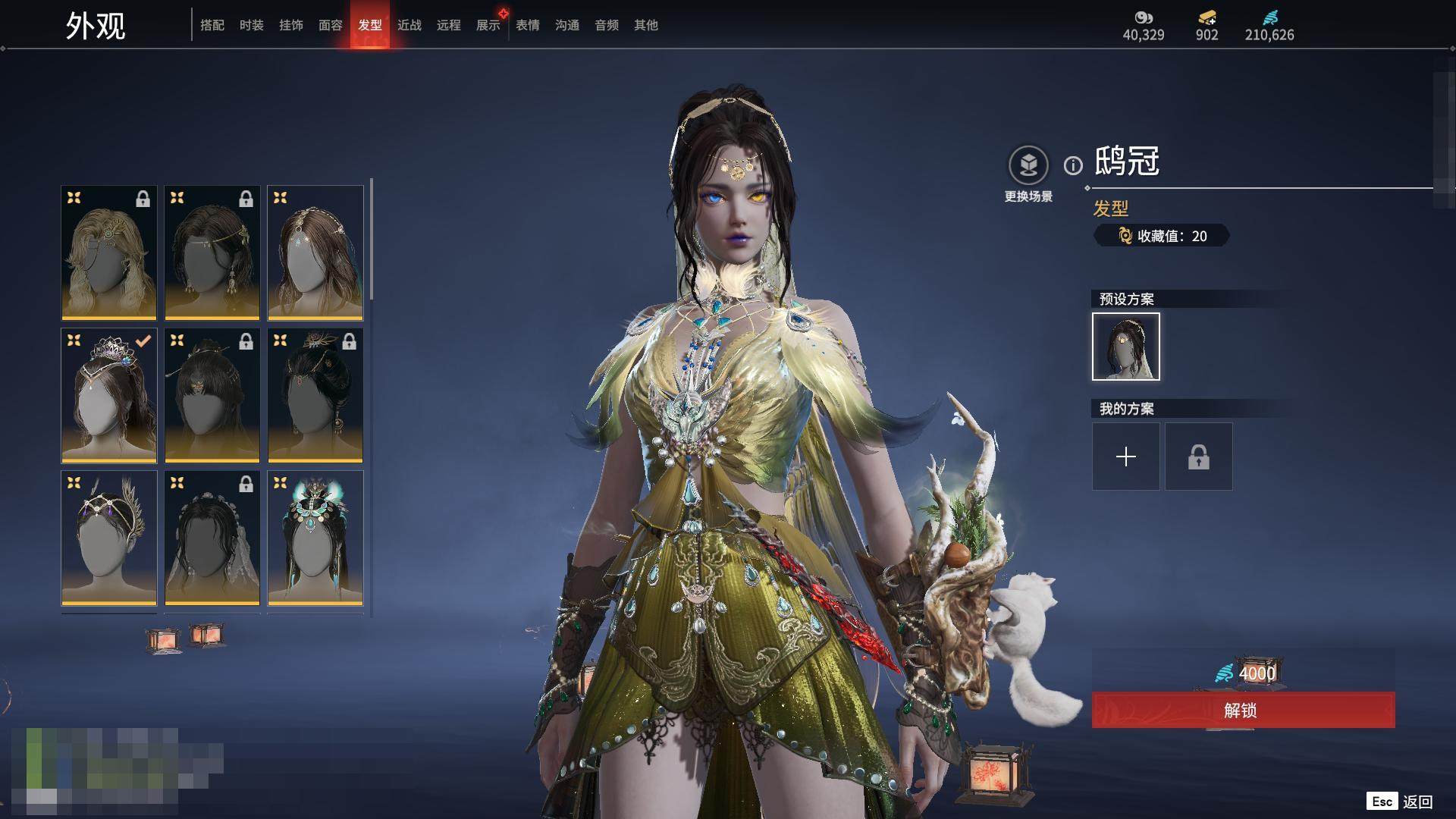Viewport: 1456px width, 819px height.
Task: Open the 展示 tab
Action: pyautogui.click(x=488, y=26)
